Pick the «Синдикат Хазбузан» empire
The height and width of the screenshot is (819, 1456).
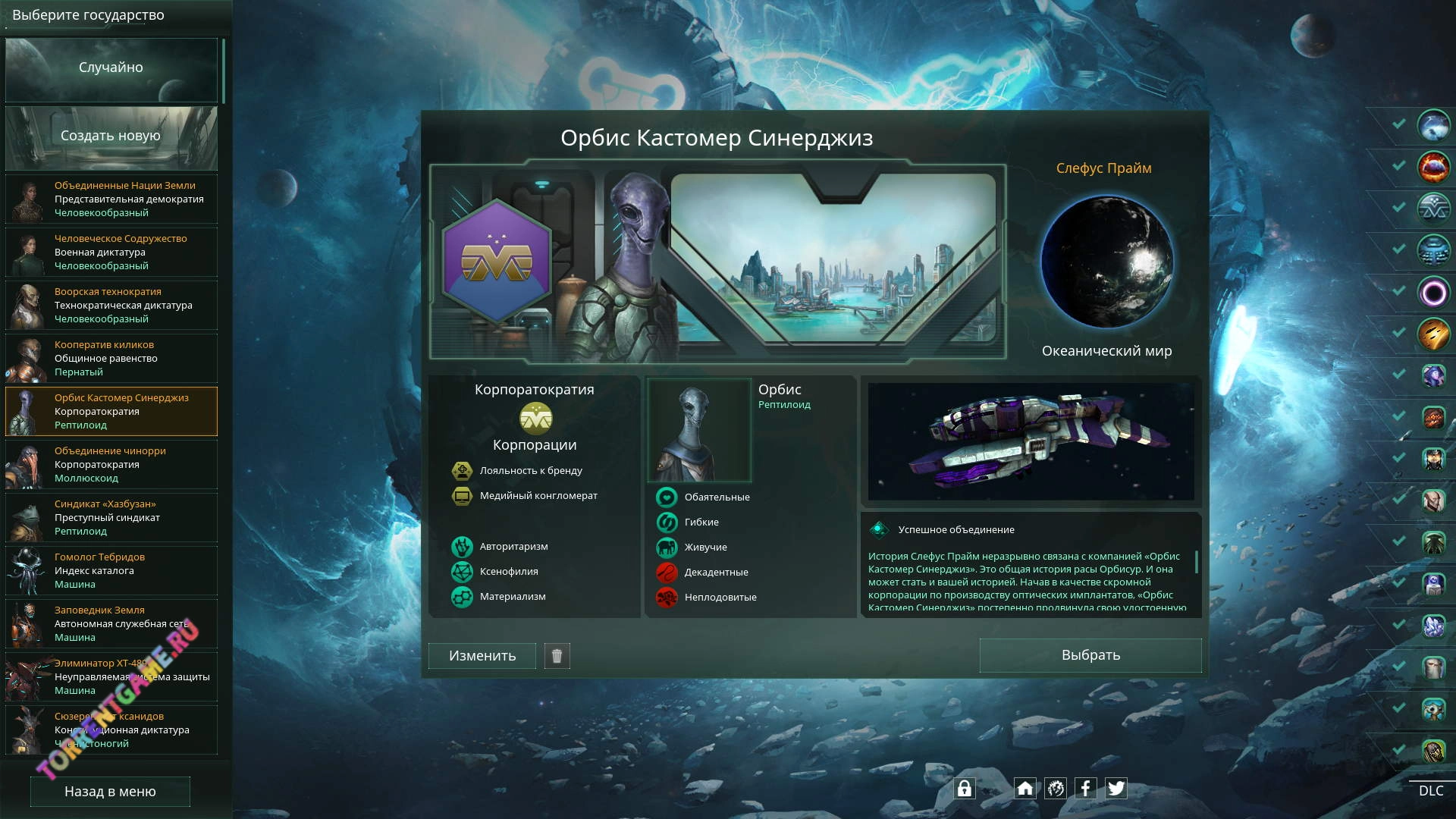(x=111, y=518)
